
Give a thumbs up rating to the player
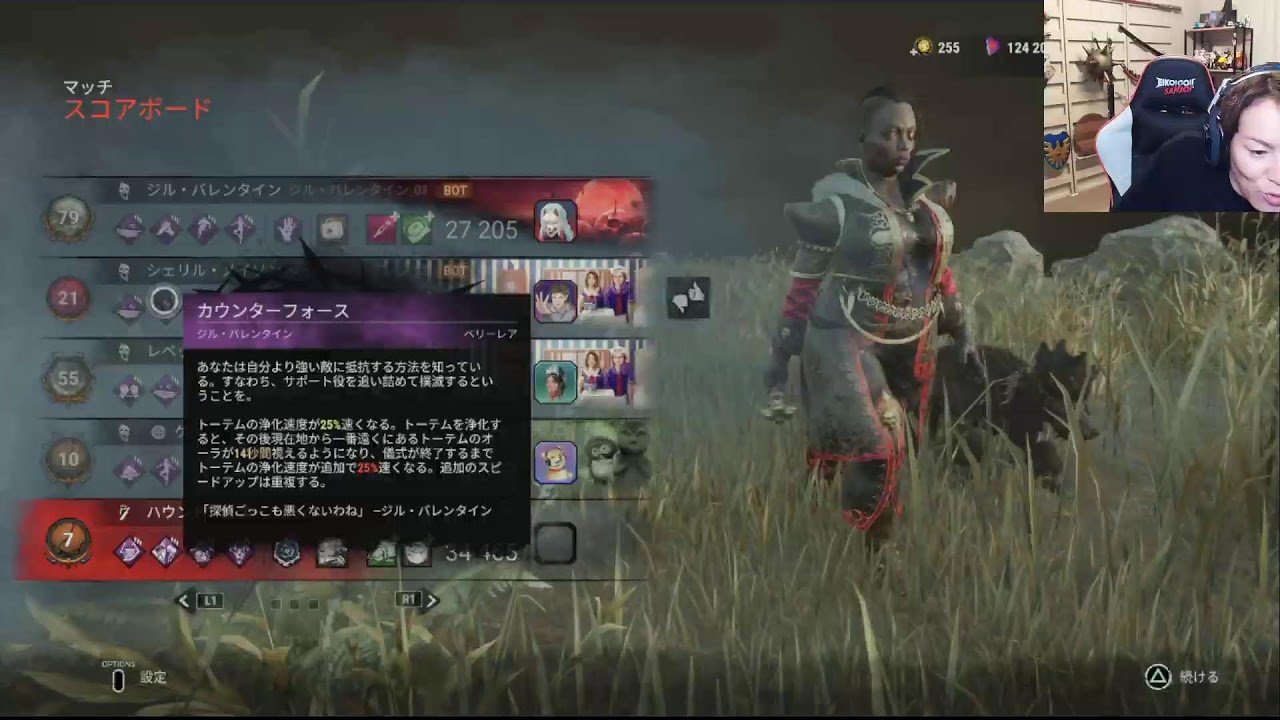point(696,291)
